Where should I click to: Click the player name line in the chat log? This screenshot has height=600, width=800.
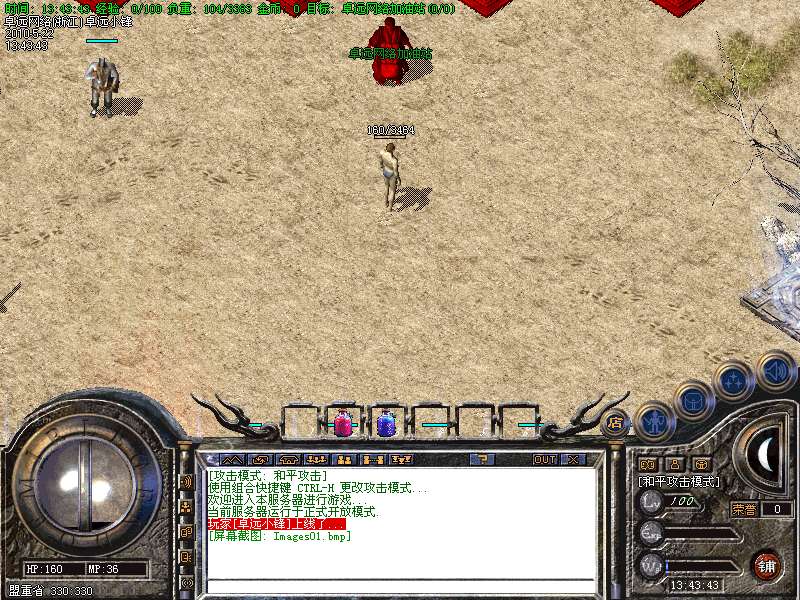pos(276,524)
